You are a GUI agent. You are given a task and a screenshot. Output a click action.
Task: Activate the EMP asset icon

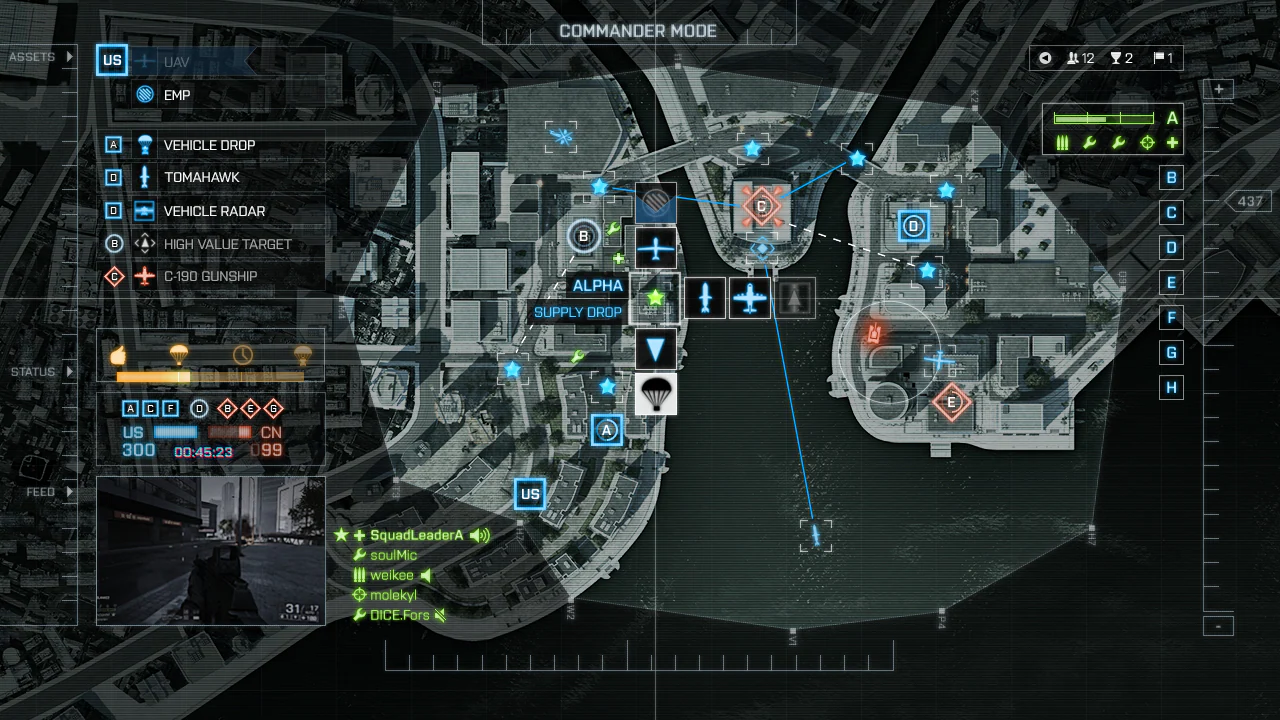146,94
